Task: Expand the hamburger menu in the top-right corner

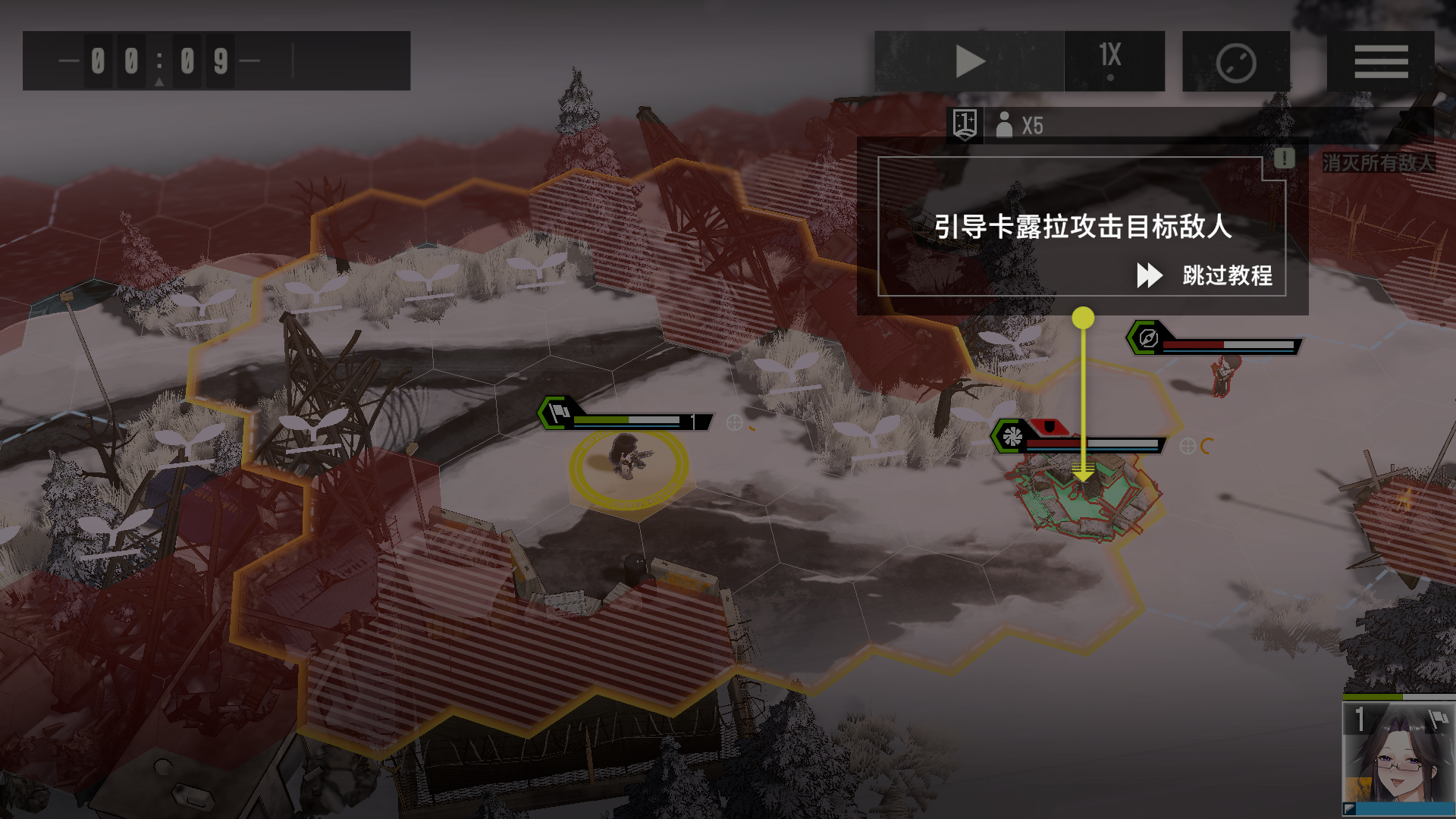Action: 1382,61
